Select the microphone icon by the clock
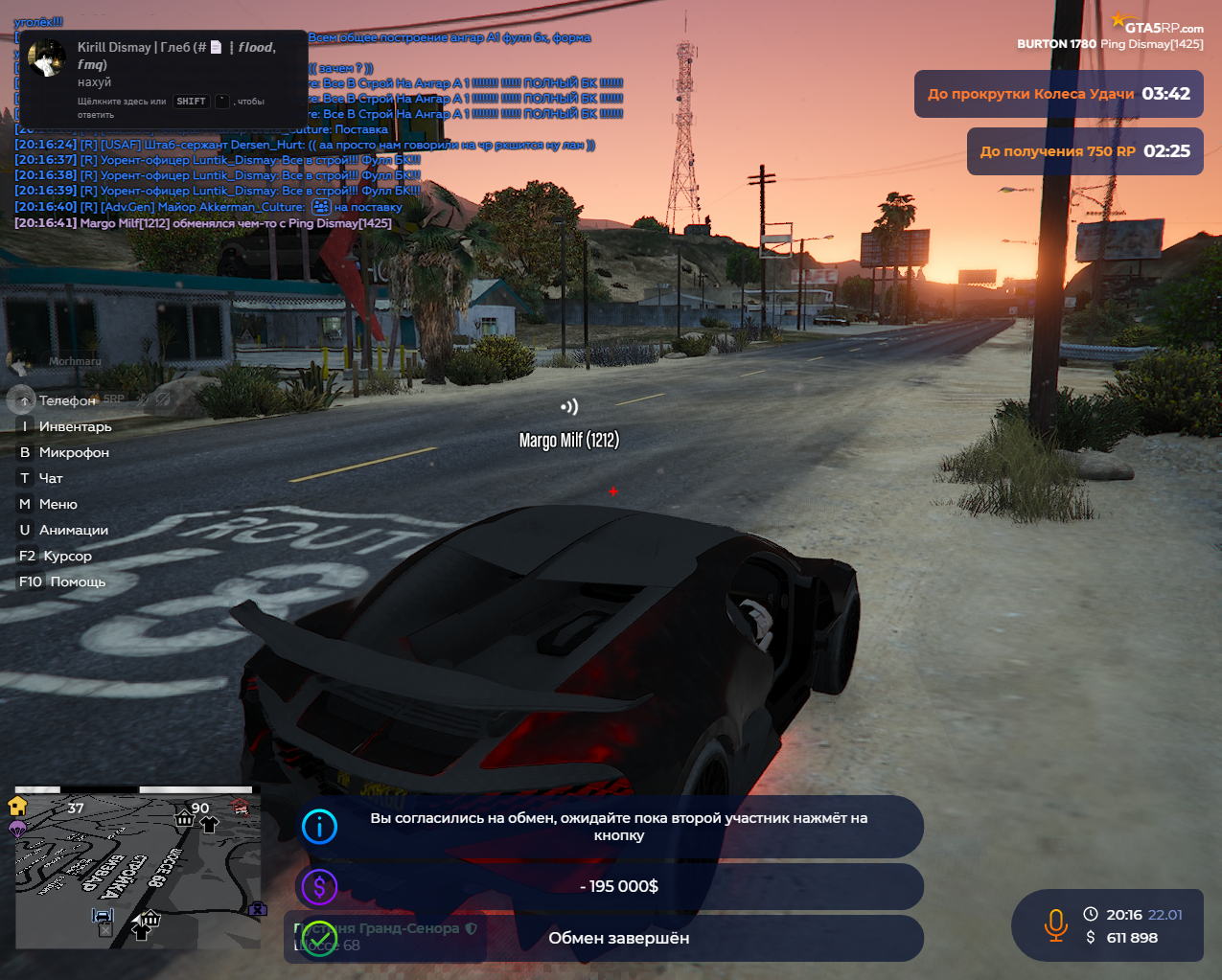The width and height of the screenshot is (1222, 980). point(1055,925)
